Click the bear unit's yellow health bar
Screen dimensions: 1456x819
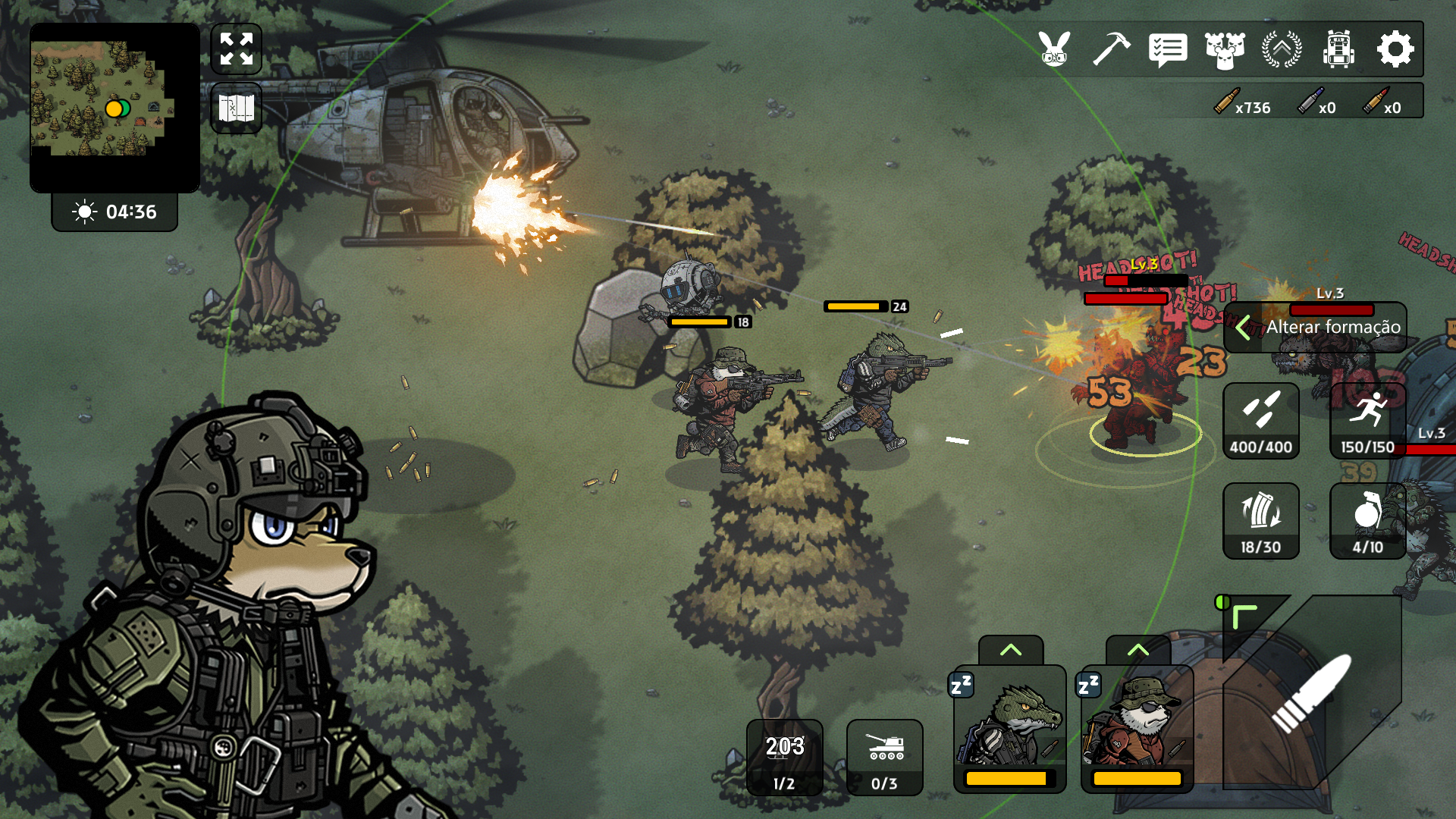[1135, 777]
